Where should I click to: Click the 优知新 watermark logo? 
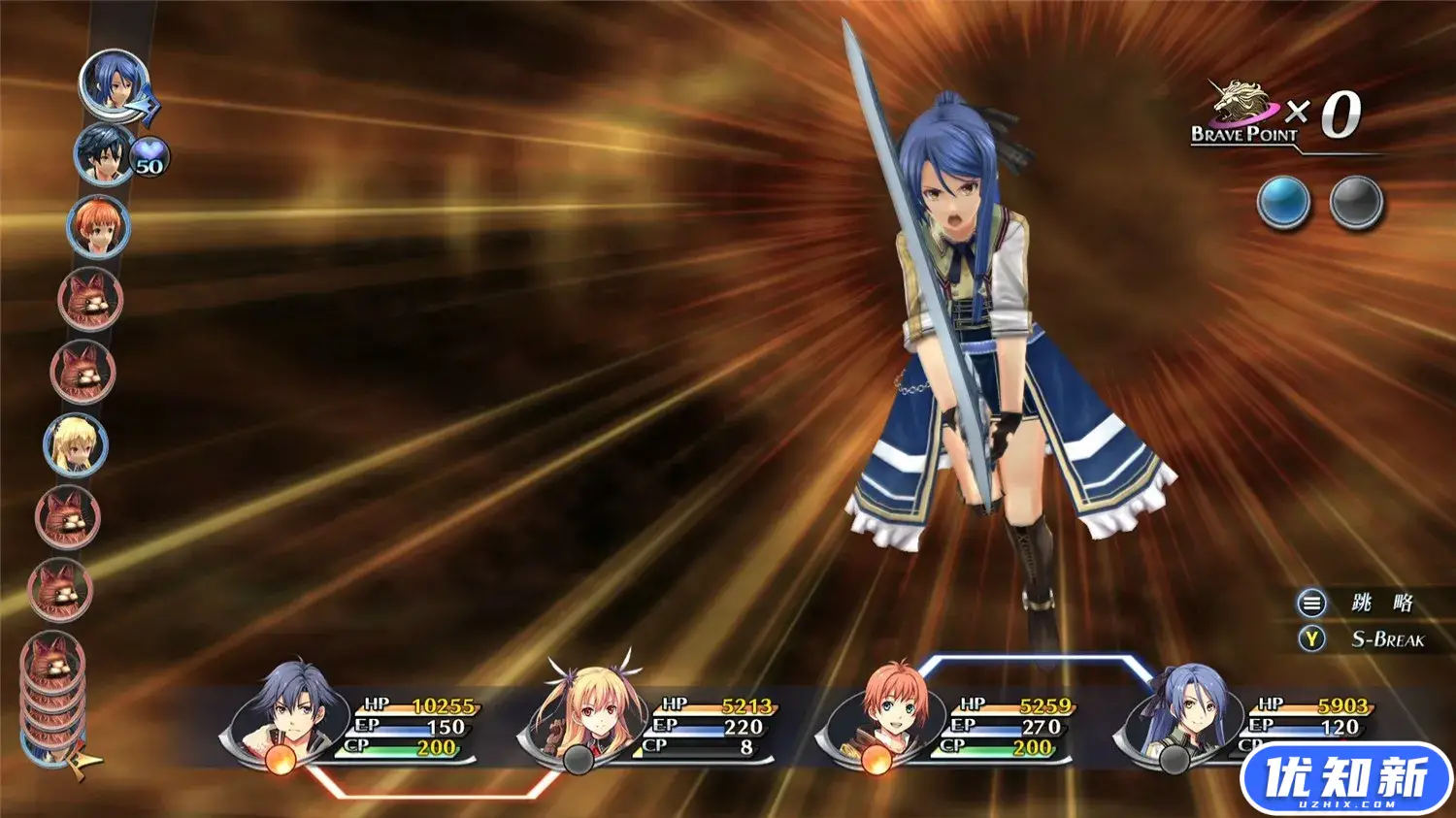click(x=1345, y=779)
